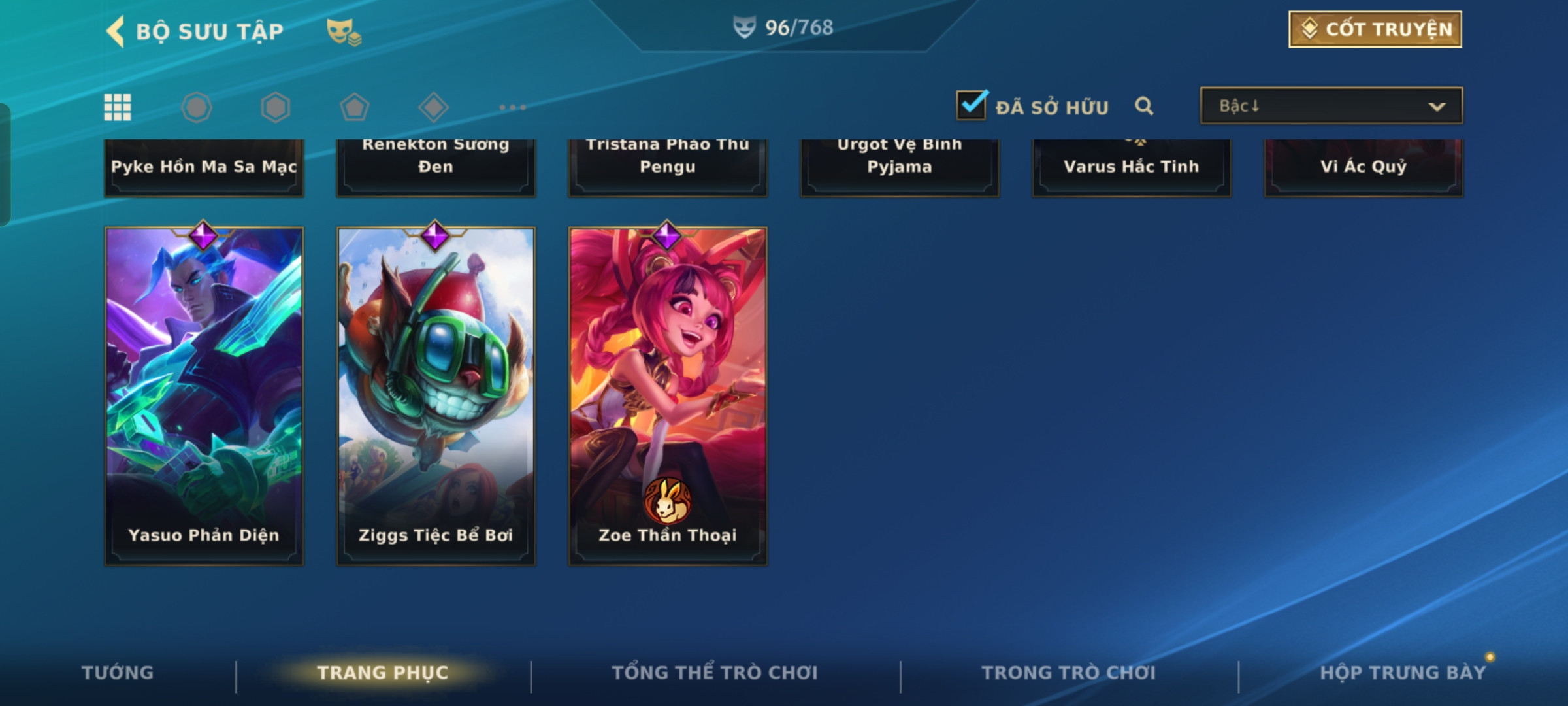Pick the Varus Hắc Tinh skin card
1568x706 pixels.
coord(1132,167)
